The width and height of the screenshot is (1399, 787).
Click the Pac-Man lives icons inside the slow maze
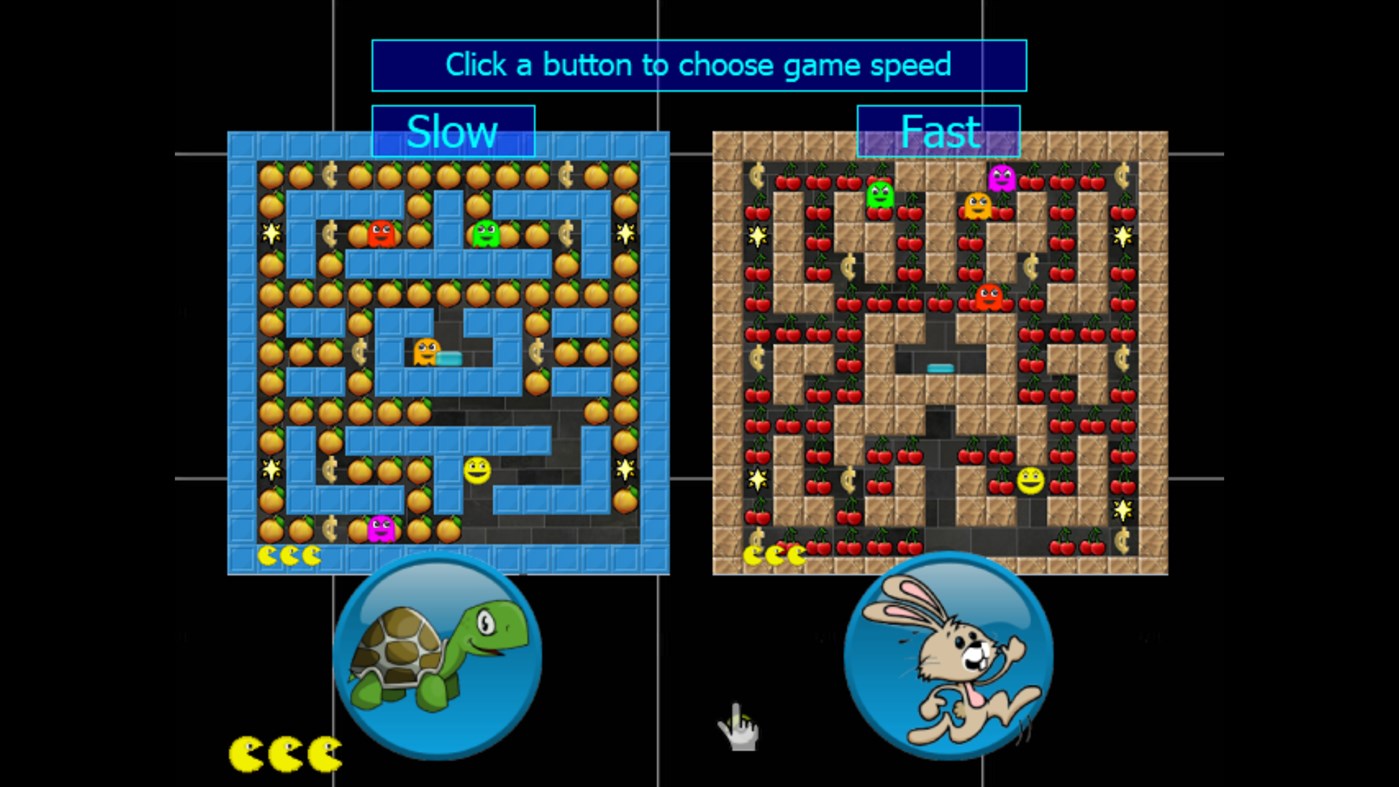288,553
